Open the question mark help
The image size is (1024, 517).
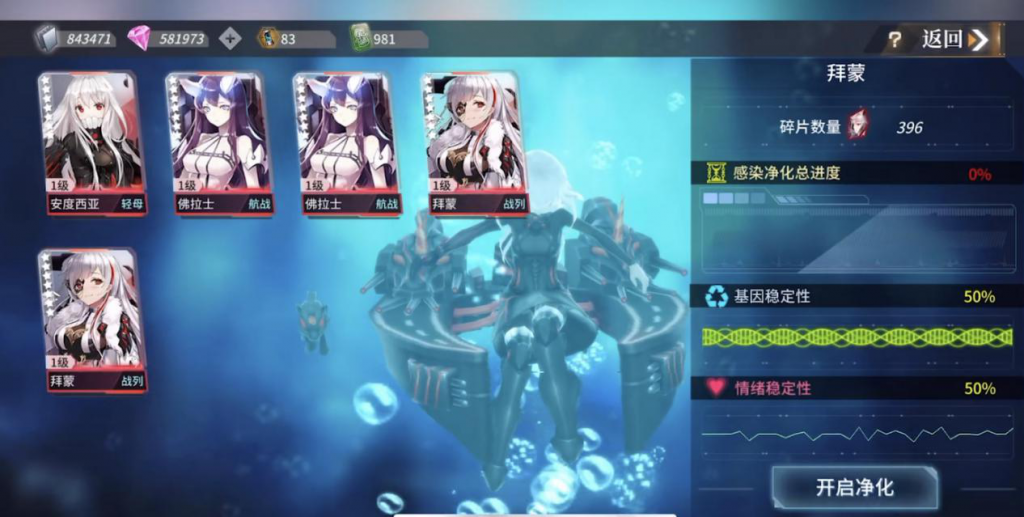[895, 40]
